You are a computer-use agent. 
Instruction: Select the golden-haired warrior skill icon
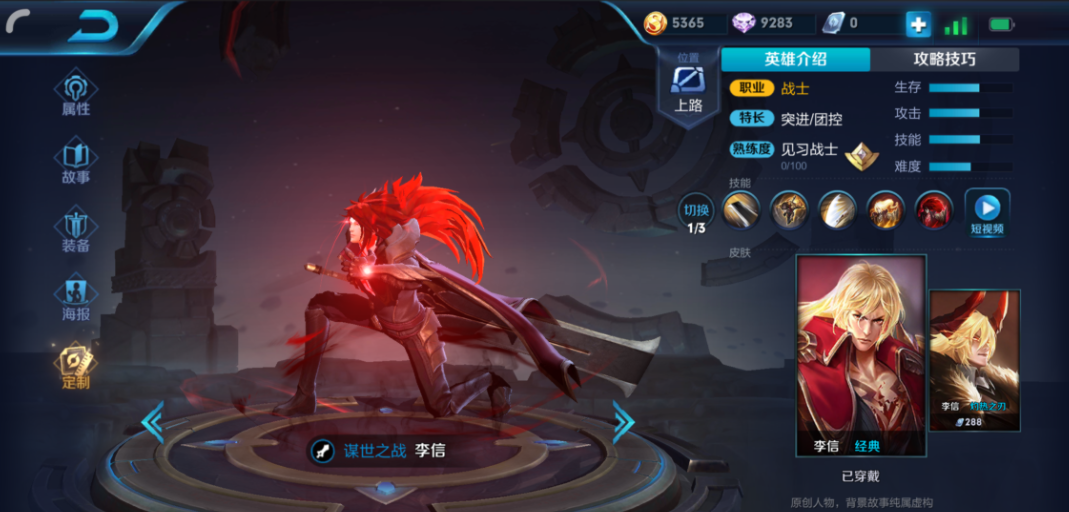[x=885, y=209]
